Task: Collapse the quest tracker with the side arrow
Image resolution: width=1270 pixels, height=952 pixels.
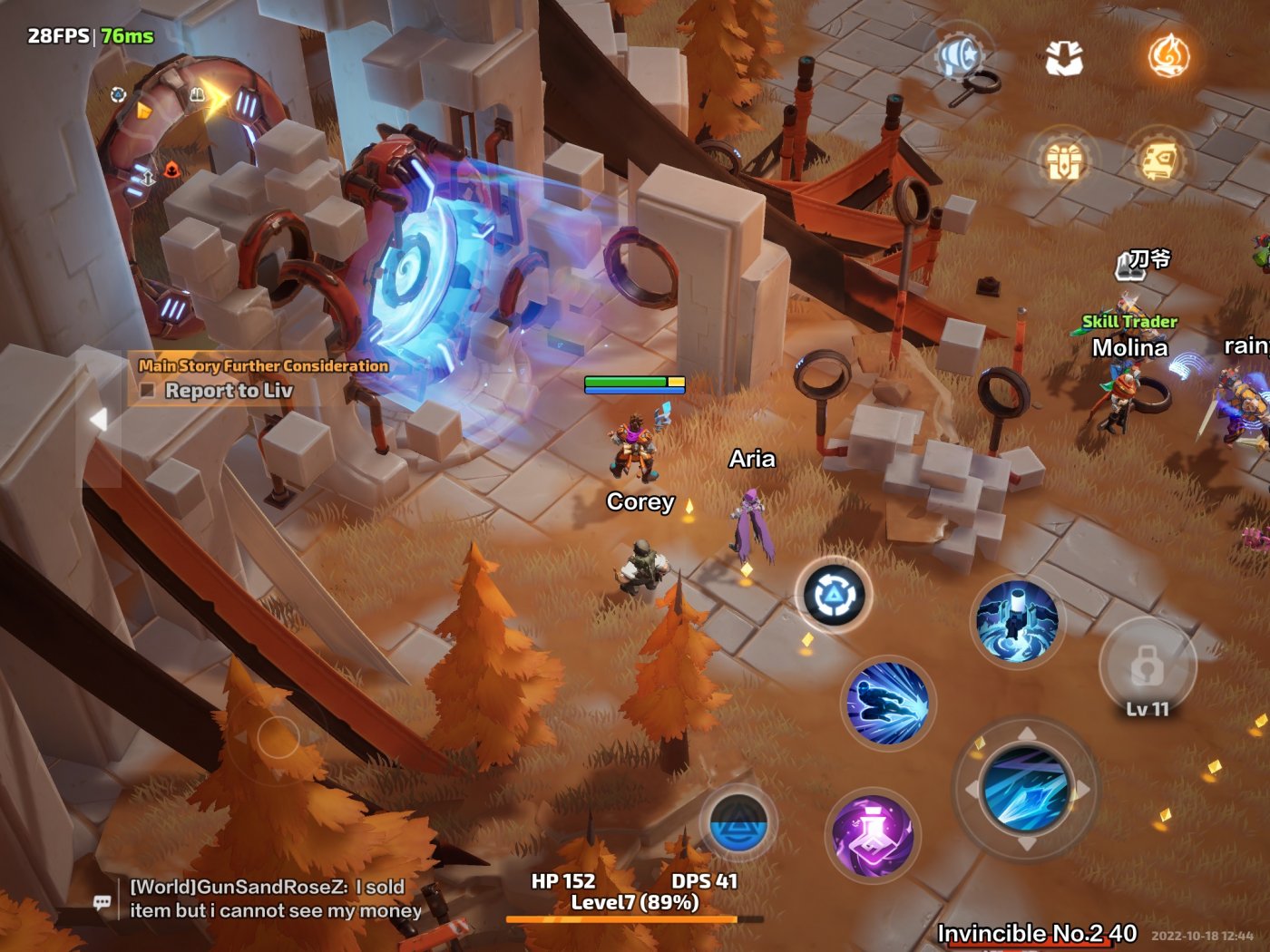Action: coord(97,417)
